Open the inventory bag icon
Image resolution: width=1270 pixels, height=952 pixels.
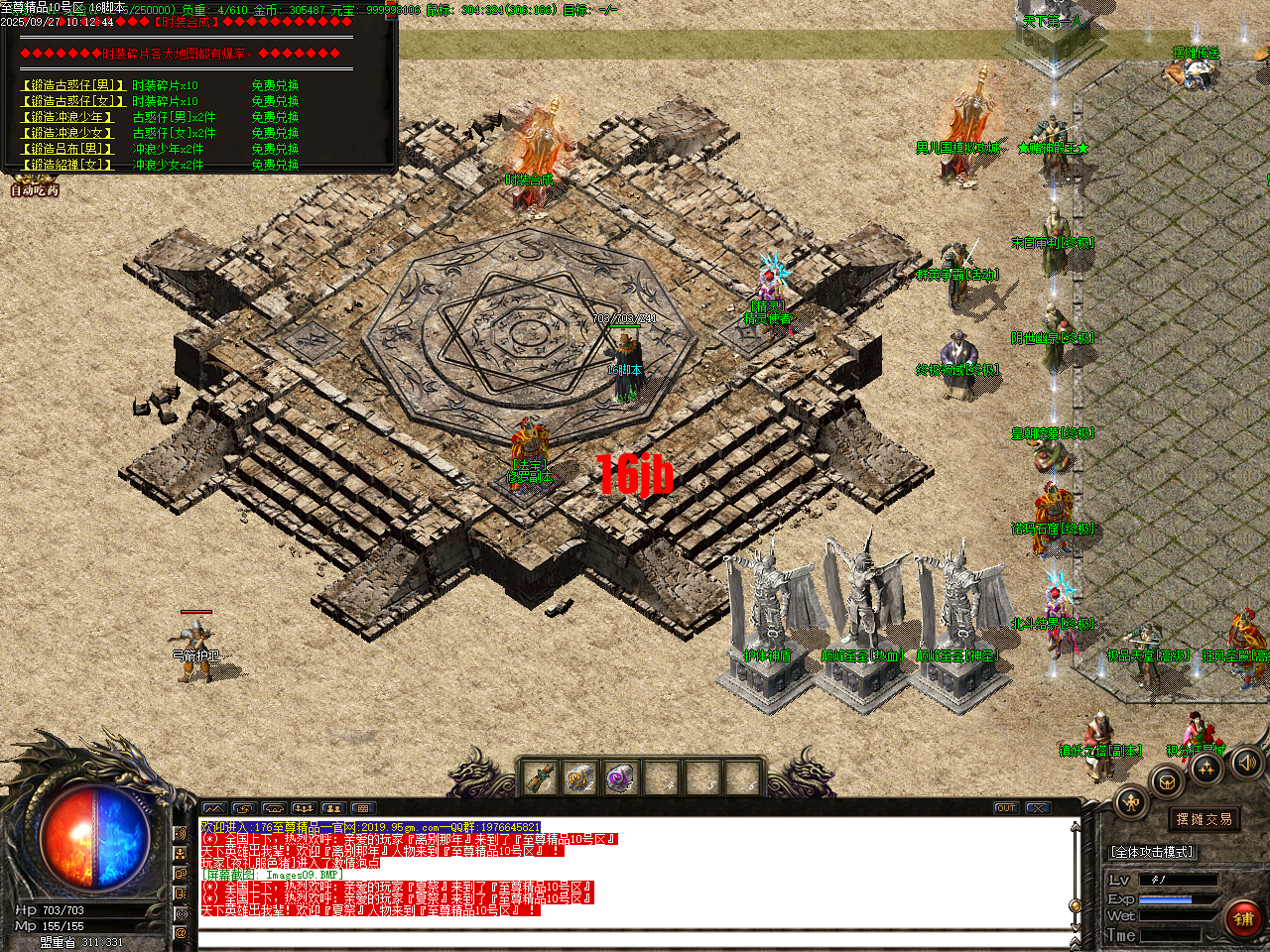click(x=1167, y=780)
